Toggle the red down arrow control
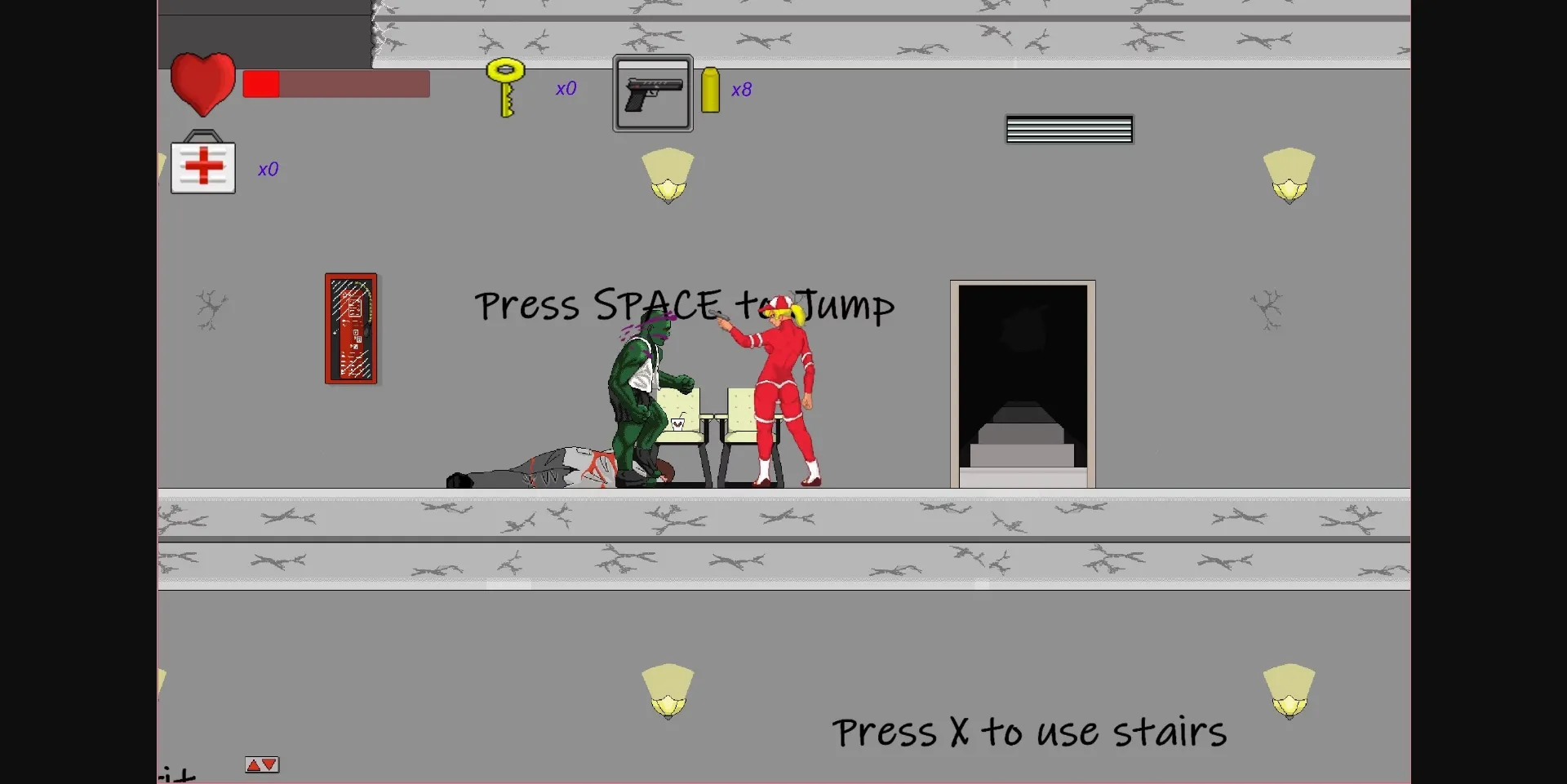1567x784 pixels. (268, 764)
